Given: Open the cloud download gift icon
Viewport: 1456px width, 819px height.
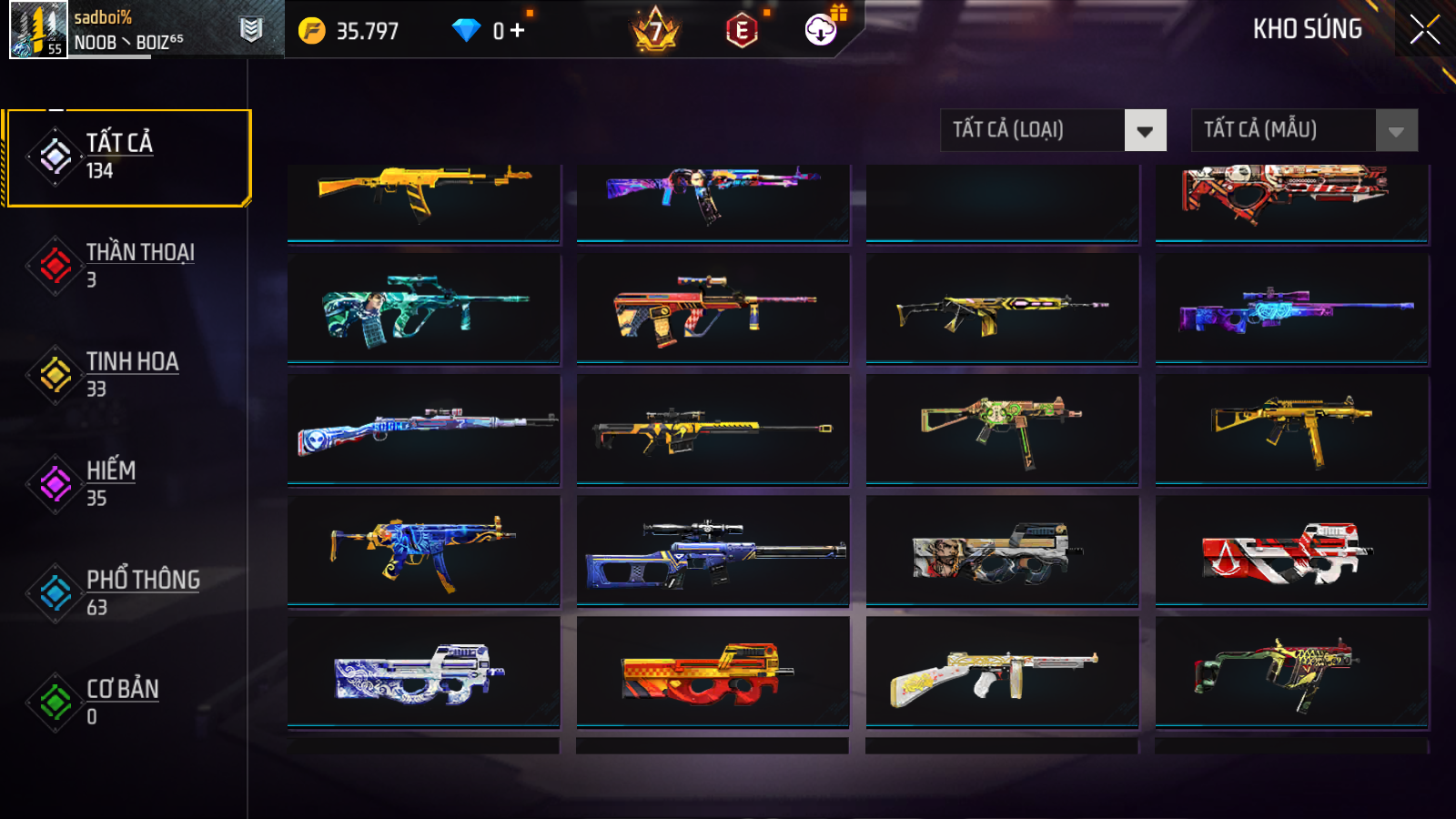Looking at the screenshot, I should click(822, 29).
